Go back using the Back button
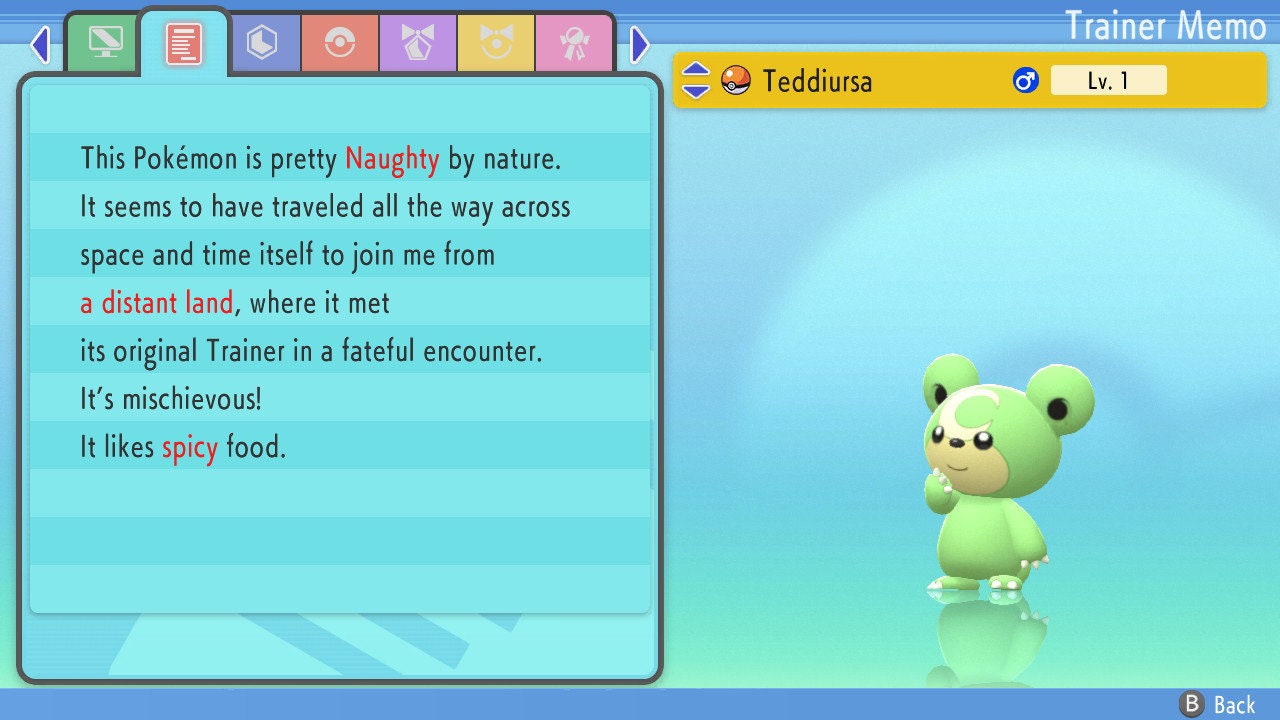The image size is (1280, 720). (x=1218, y=705)
